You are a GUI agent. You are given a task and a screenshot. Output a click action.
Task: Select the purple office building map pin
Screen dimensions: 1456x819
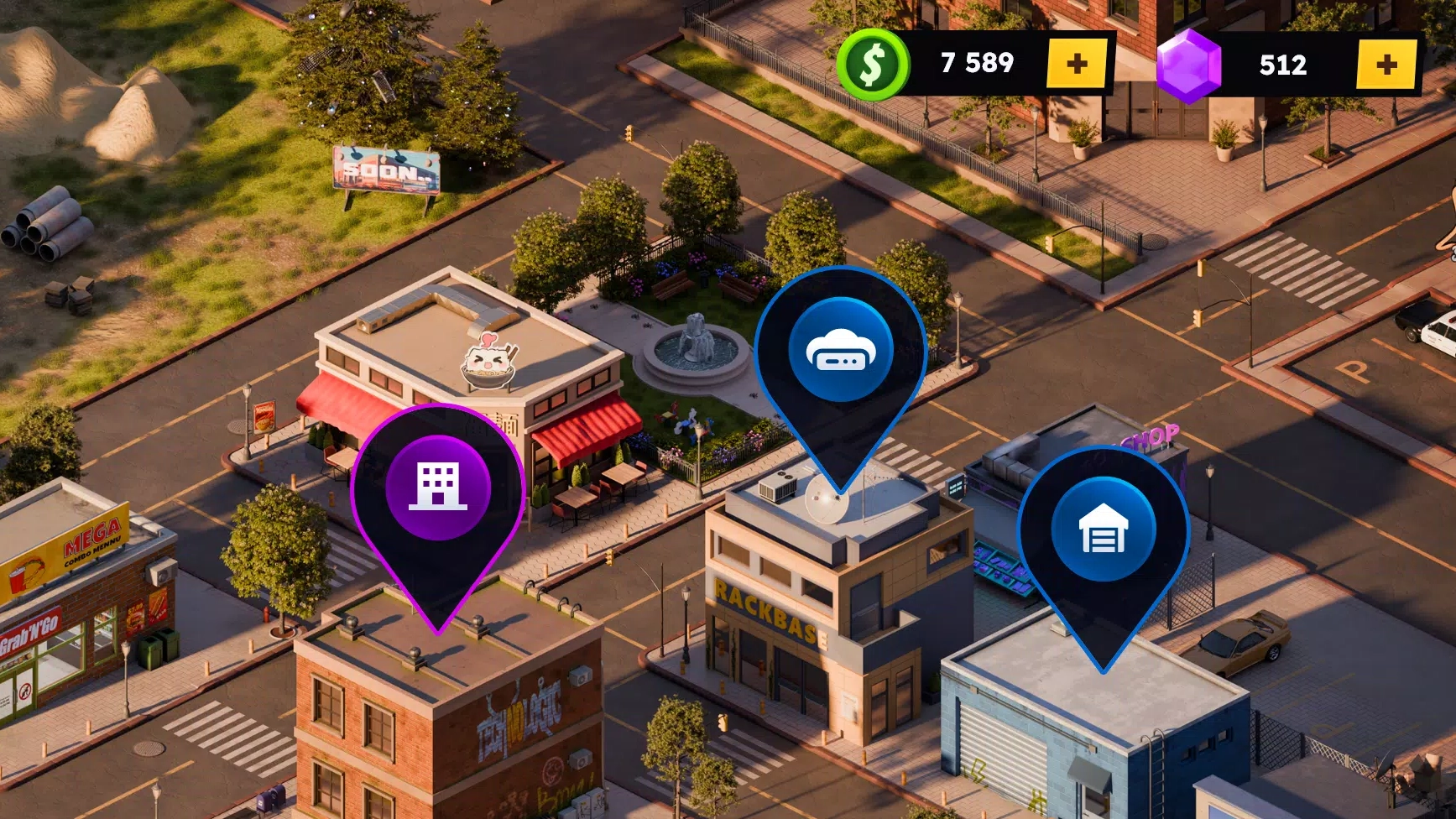[438, 488]
